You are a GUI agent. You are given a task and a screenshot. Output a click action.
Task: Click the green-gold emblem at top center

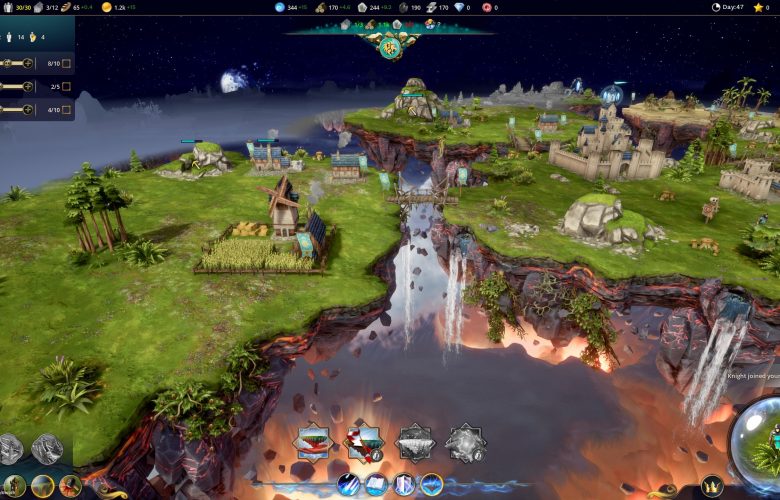pos(392,46)
